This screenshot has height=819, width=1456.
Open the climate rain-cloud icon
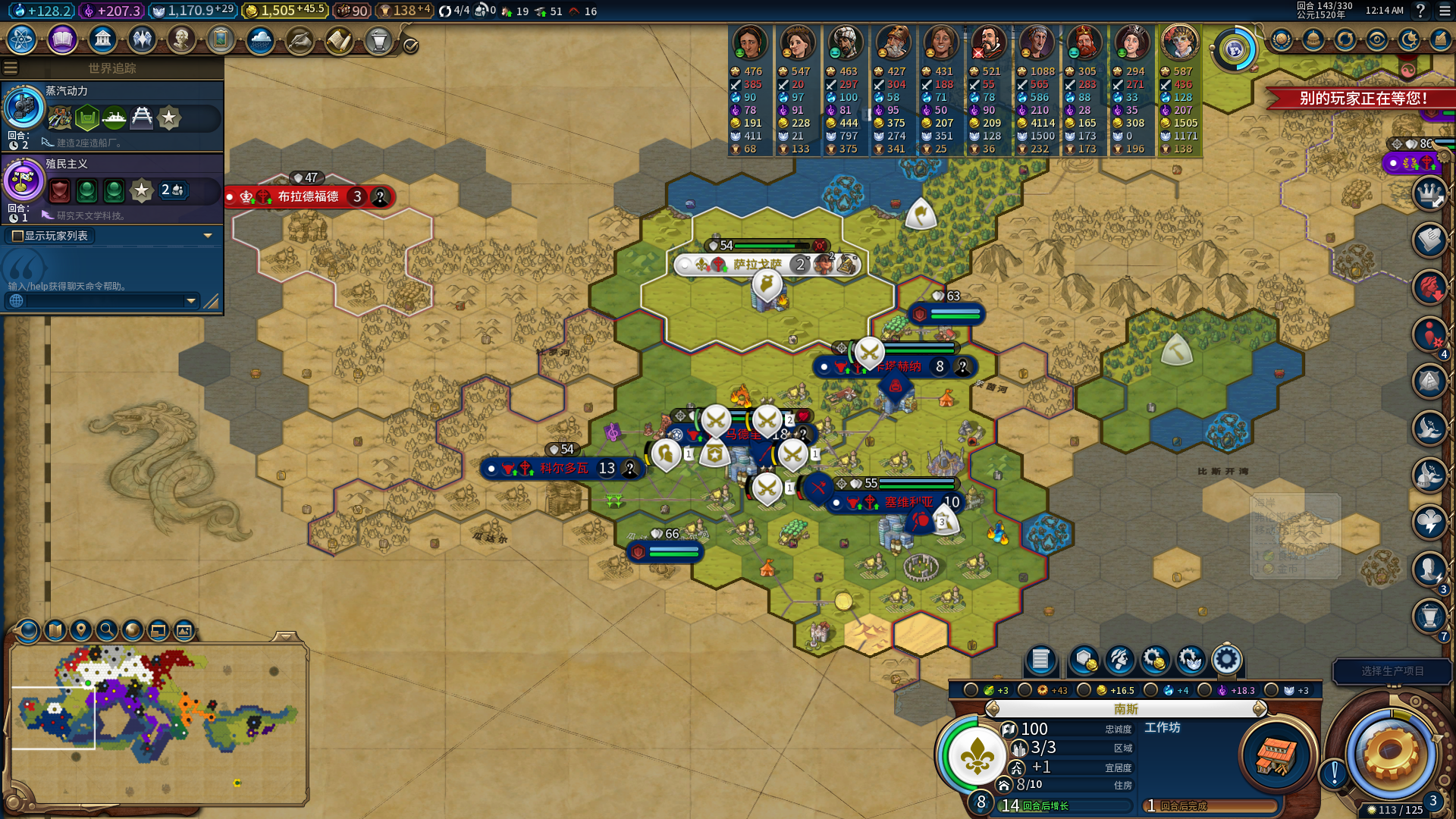(x=260, y=39)
